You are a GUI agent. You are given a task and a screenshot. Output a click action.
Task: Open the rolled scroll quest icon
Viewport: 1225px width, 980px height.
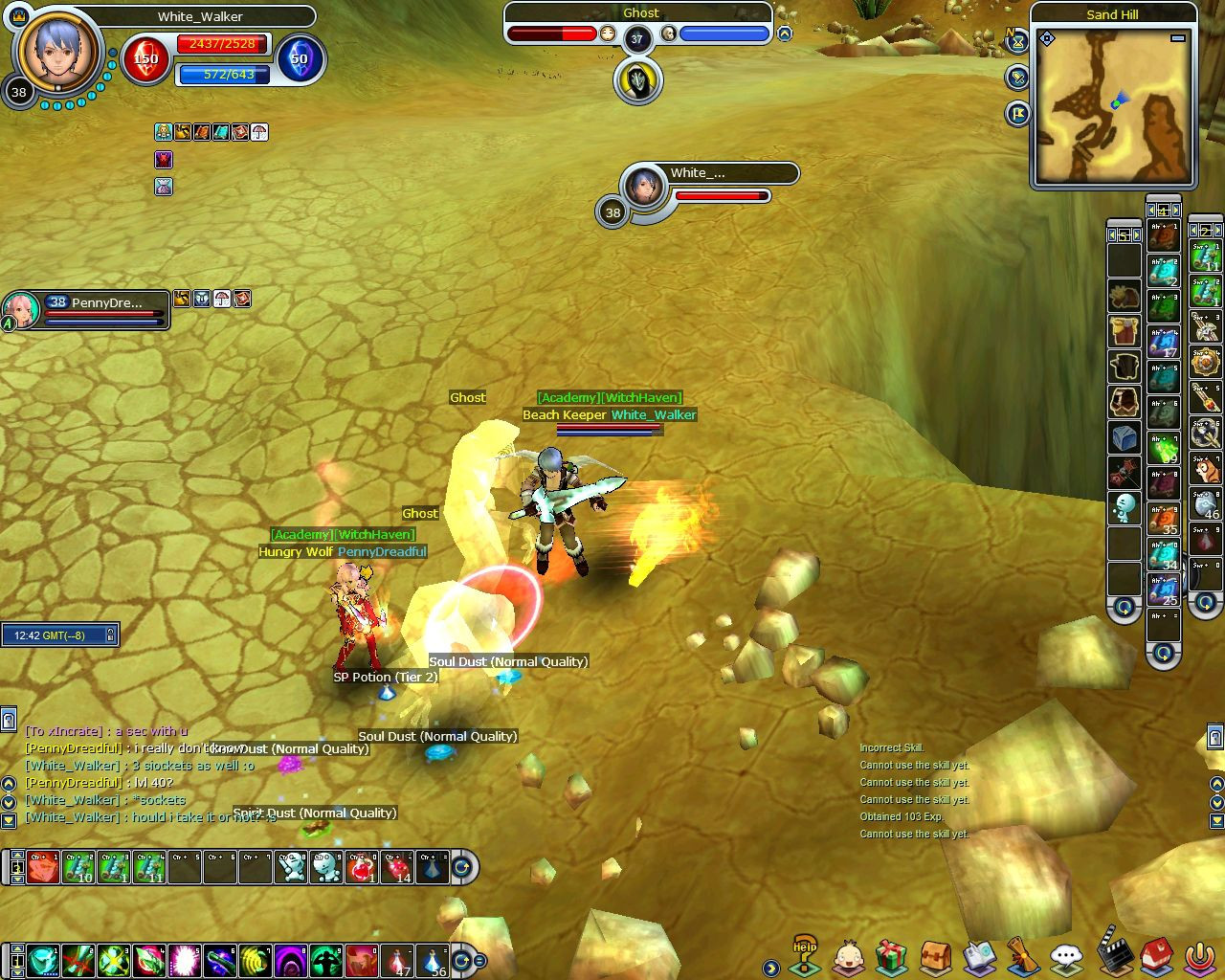(x=1022, y=956)
